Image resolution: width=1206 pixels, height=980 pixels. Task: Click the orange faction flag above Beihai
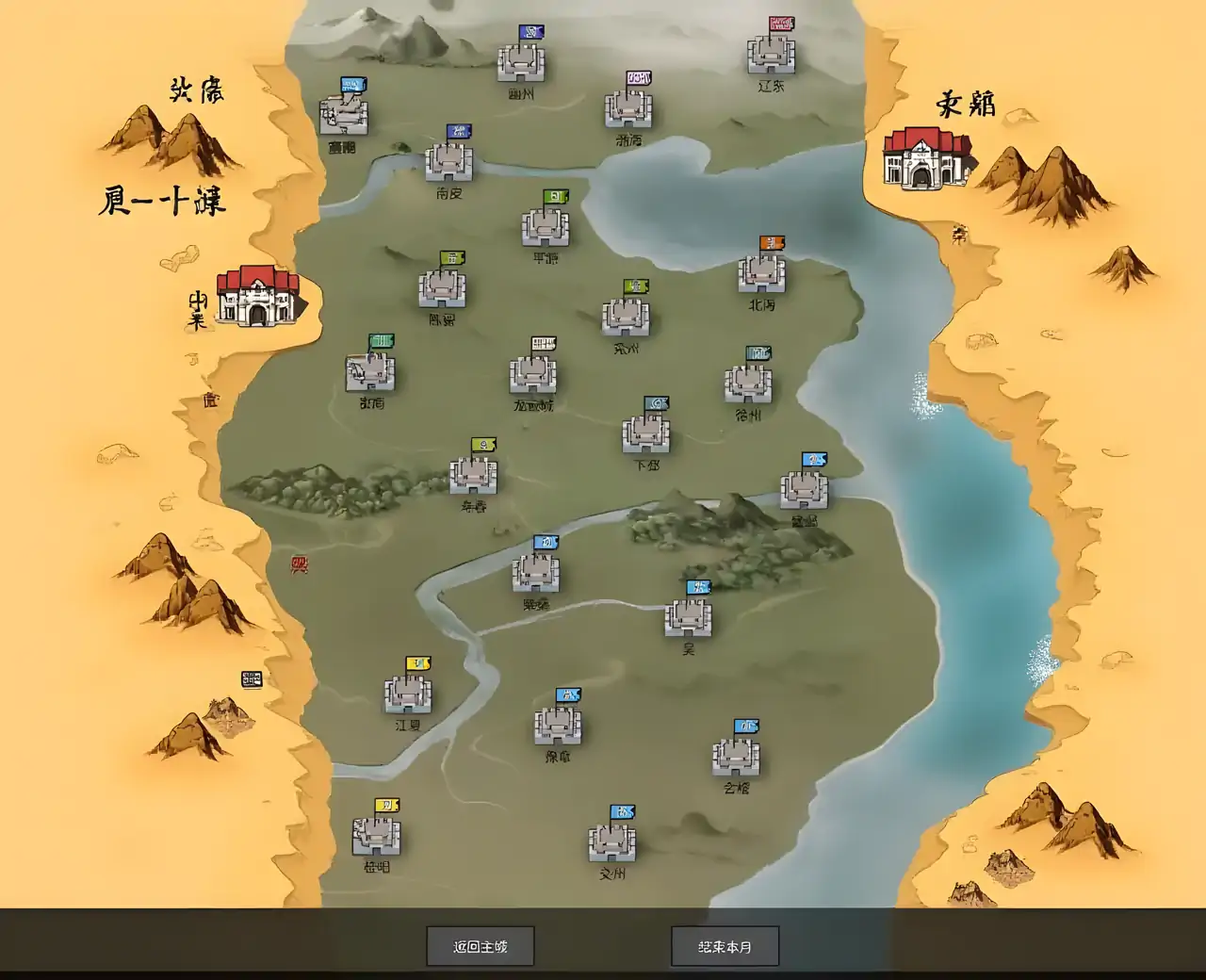[x=770, y=243]
